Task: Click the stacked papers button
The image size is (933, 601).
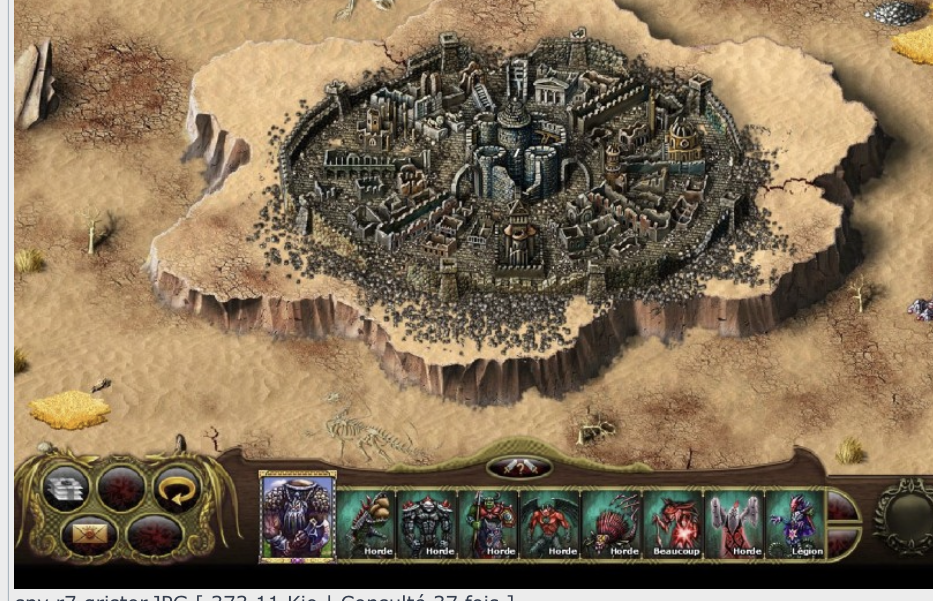Action: pos(67,488)
